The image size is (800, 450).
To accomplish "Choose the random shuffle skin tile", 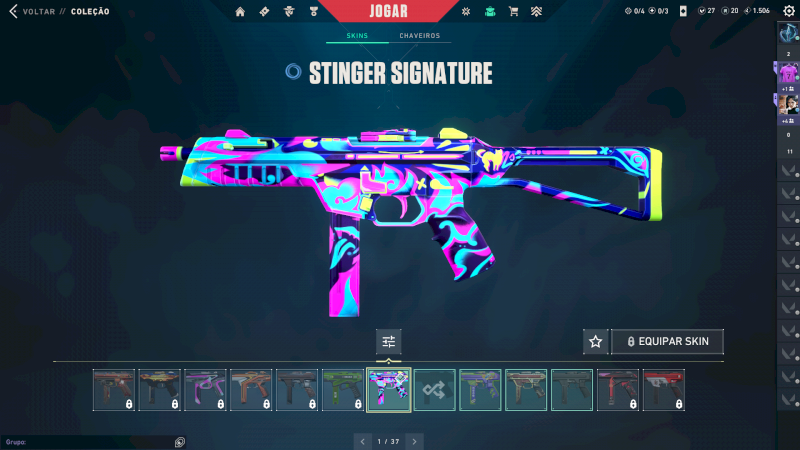I will click(435, 390).
